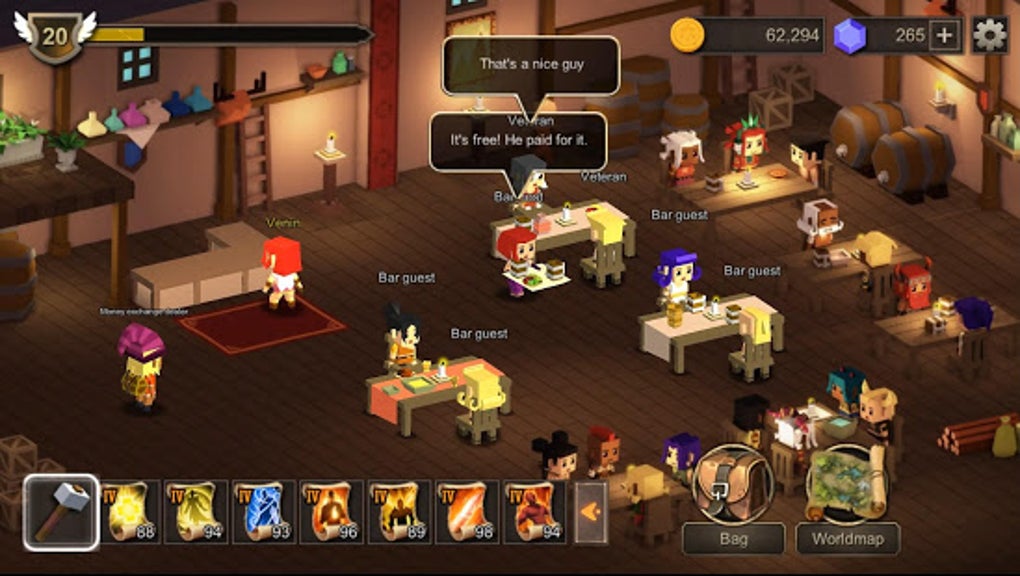Tap the plus button to add gems
The image size is (1020, 576).
(x=944, y=36)
